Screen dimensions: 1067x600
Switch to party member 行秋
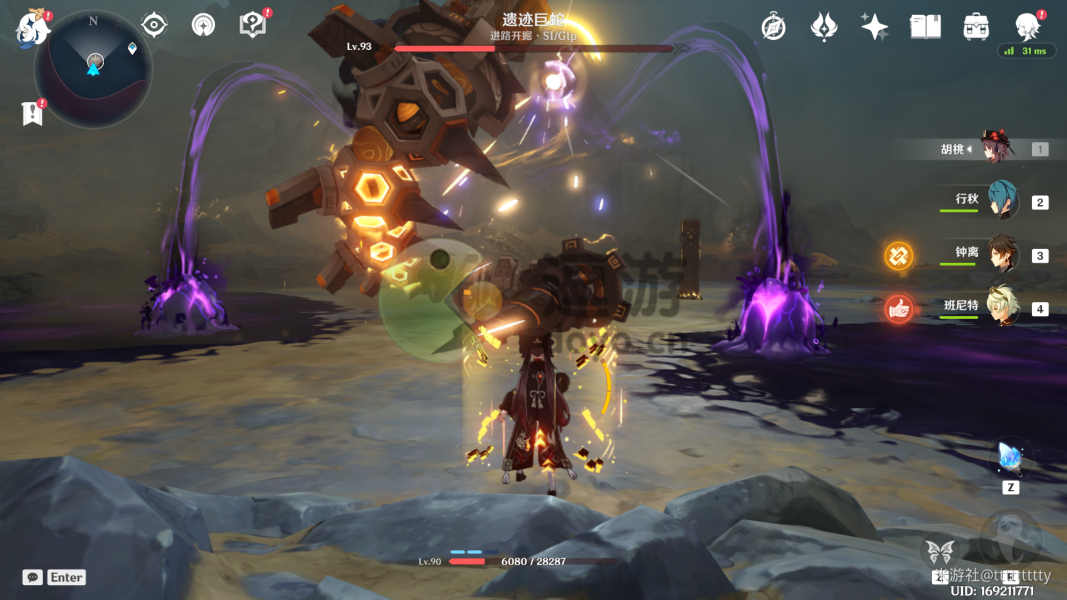[1002, 200]
